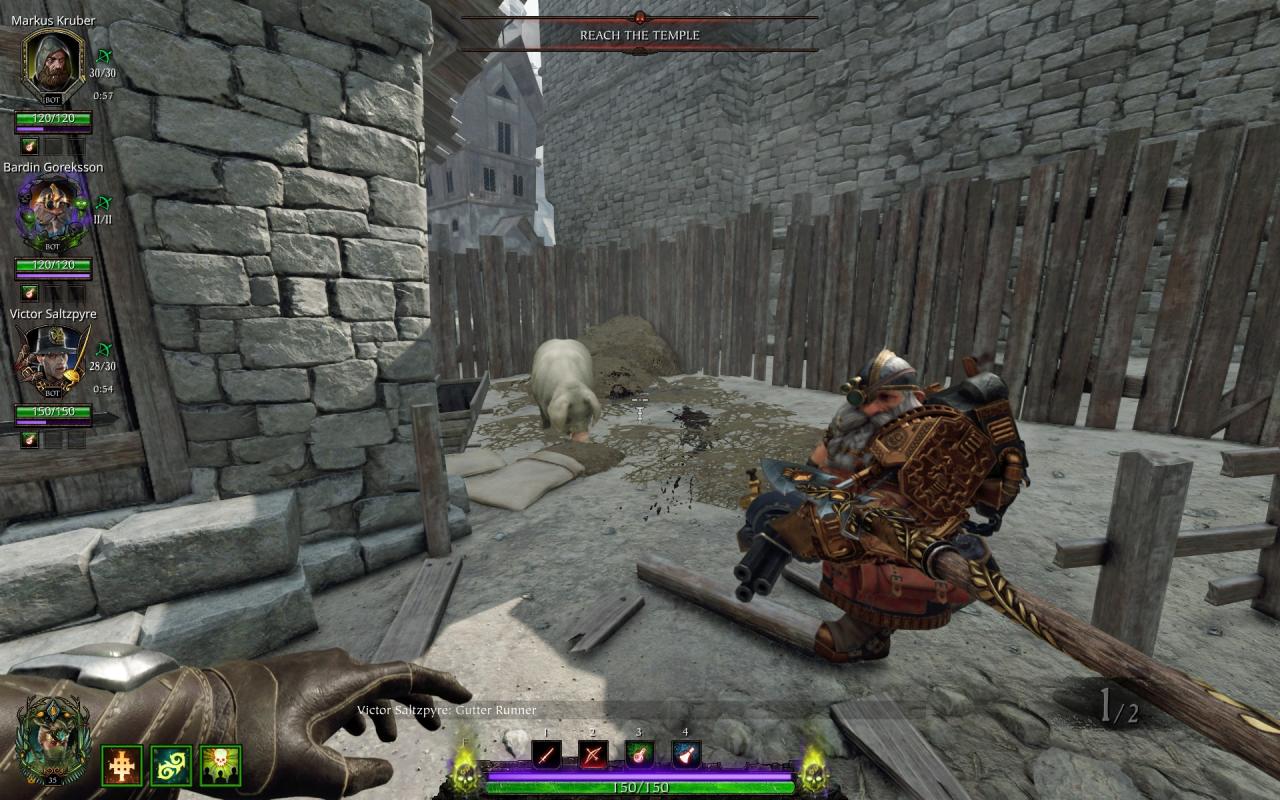Click the orange cross buff icon
Viewport: 1280px width, 800px height.
(x=122, y=766)
